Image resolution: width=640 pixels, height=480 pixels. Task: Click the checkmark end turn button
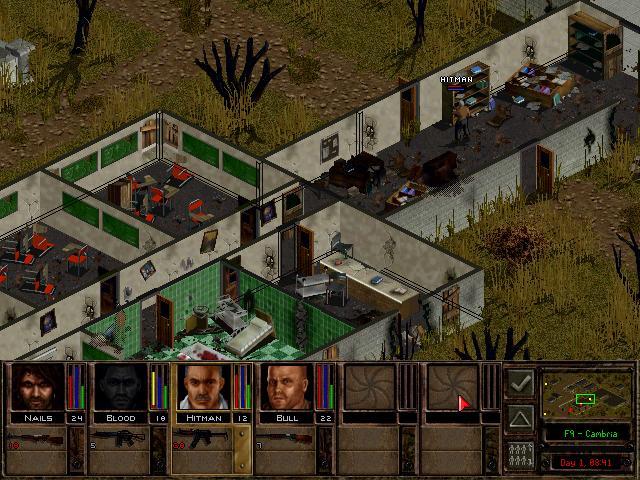[519, 383]
